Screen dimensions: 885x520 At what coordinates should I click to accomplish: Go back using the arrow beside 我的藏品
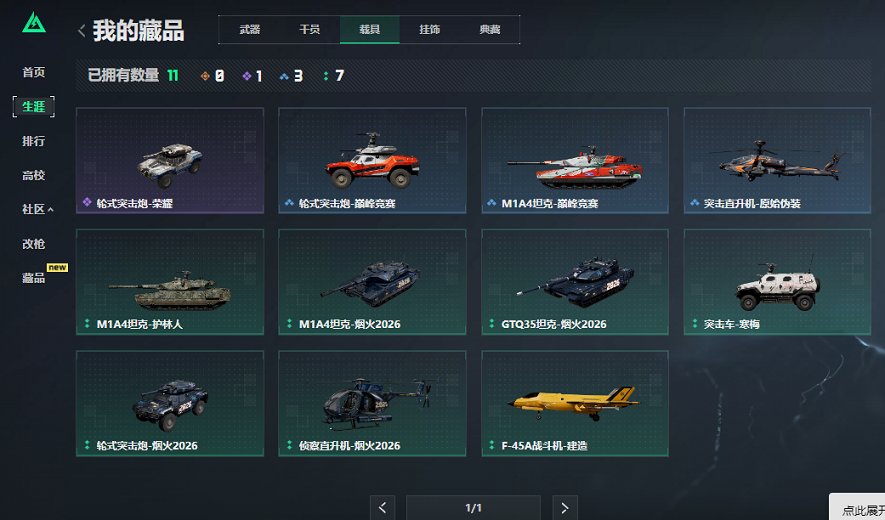tap(81, 31)
